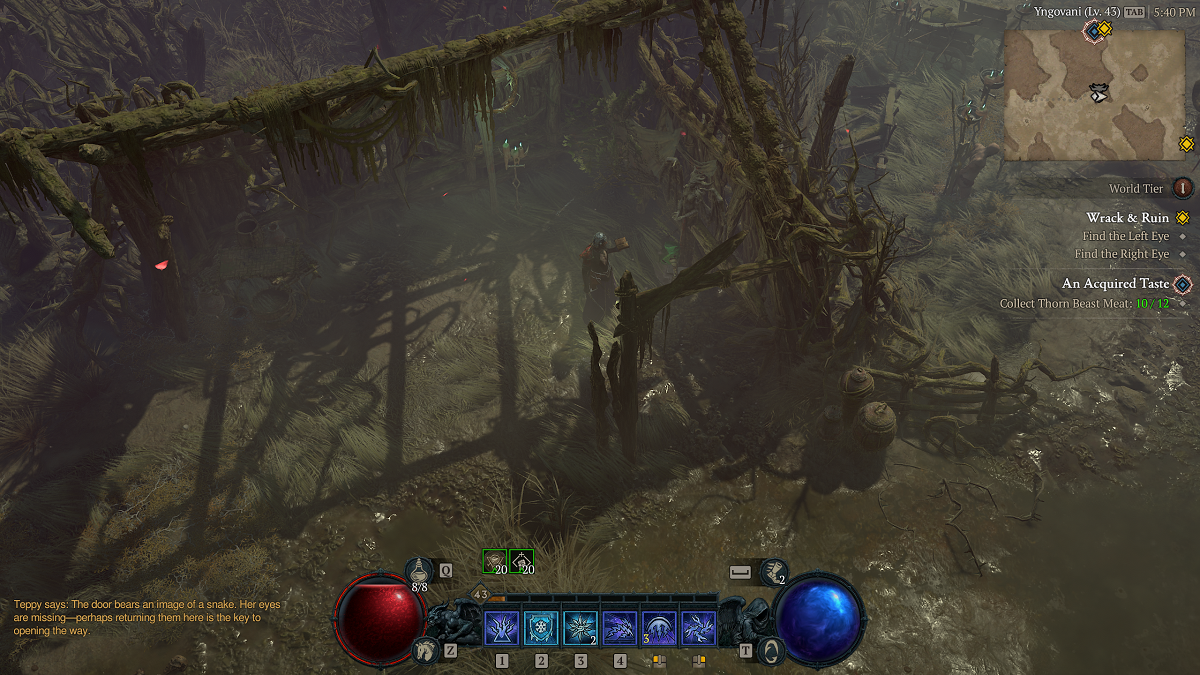Summon mount with the horse icon

[x=425, y=651]
